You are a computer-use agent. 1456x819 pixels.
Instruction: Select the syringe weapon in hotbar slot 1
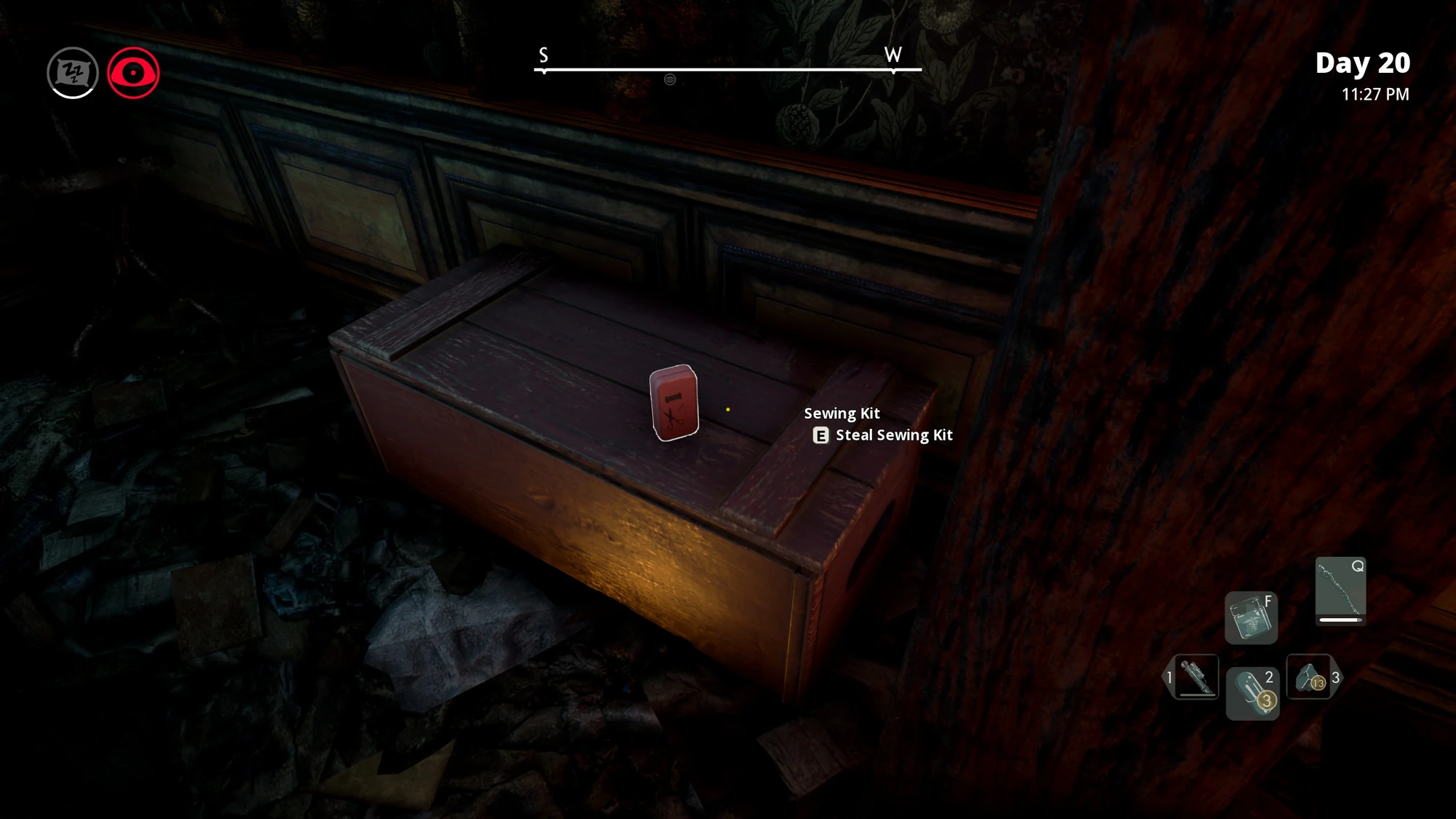[1197, 677]
